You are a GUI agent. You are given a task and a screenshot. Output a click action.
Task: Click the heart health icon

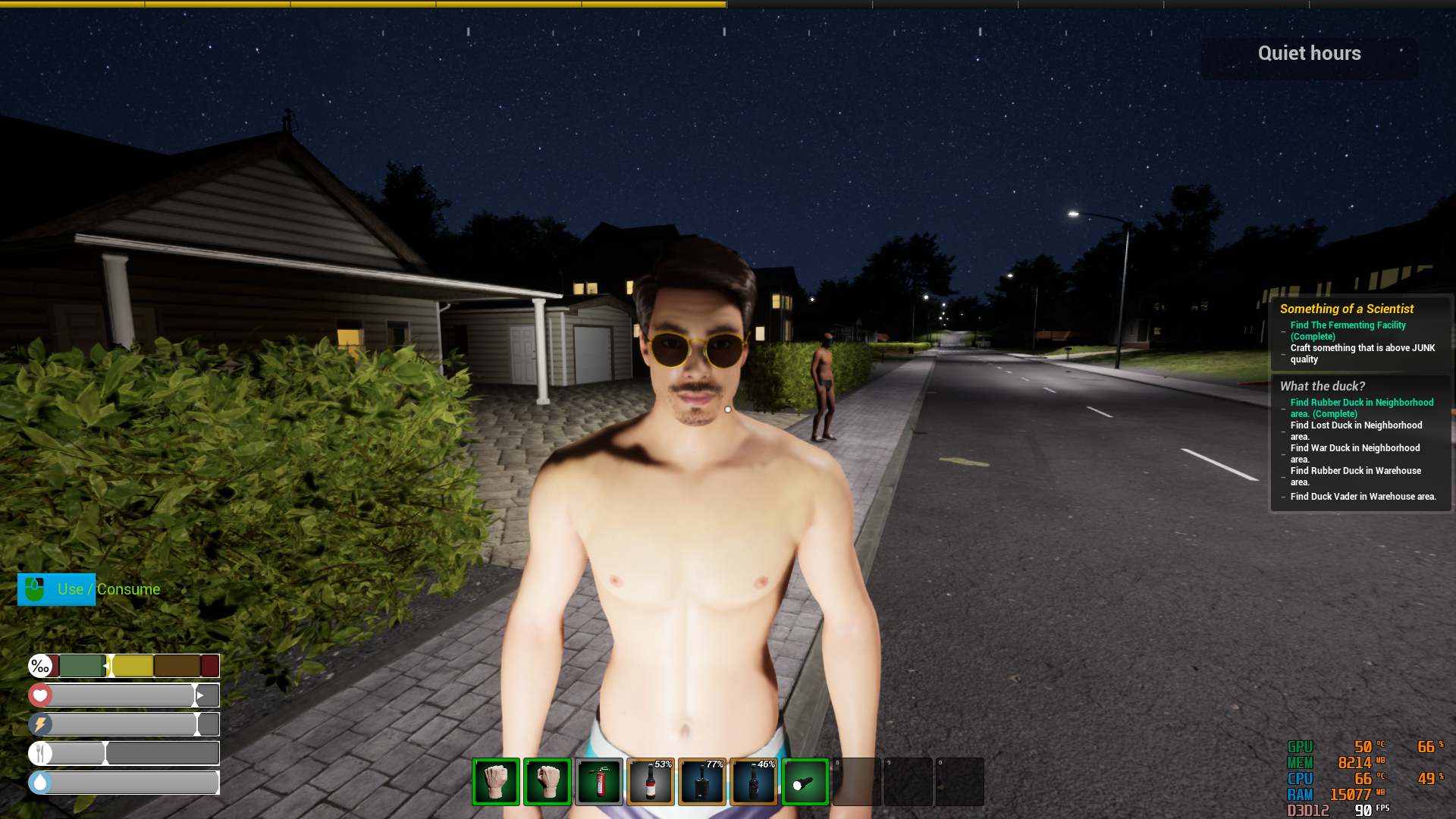pos(40,695)
